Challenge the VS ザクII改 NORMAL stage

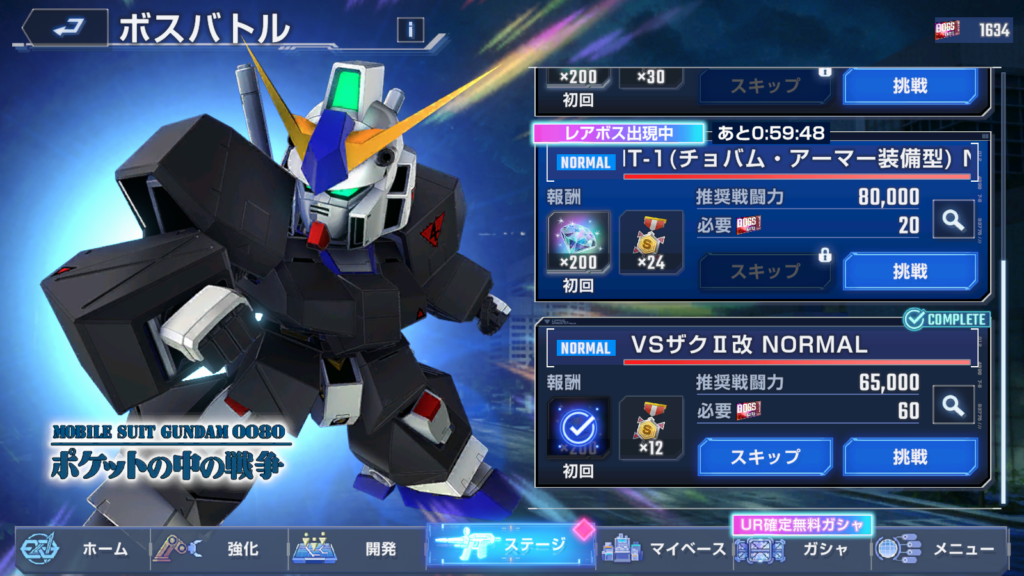910,457
